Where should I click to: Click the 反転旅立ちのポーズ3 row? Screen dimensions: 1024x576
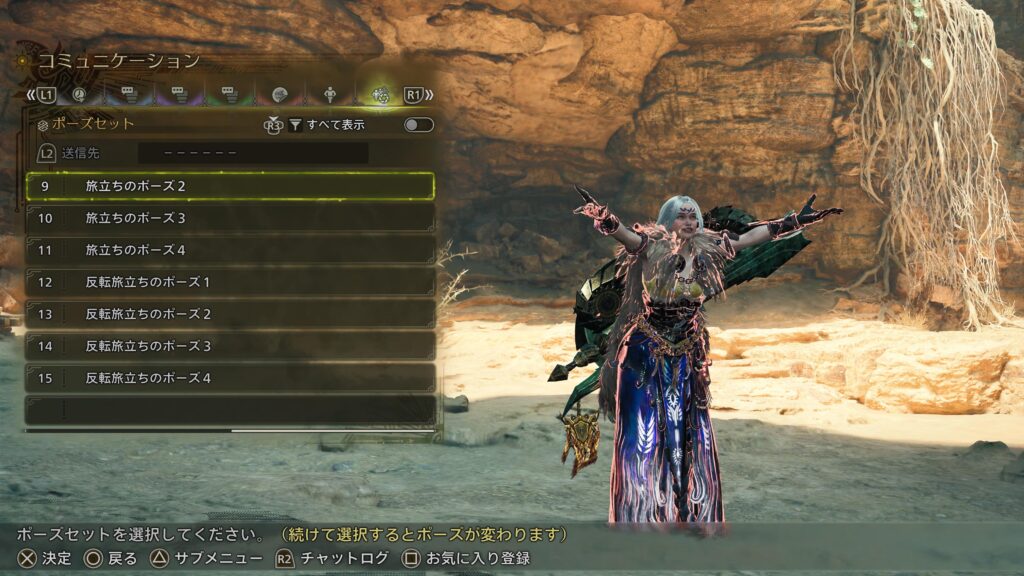(230, 346)
